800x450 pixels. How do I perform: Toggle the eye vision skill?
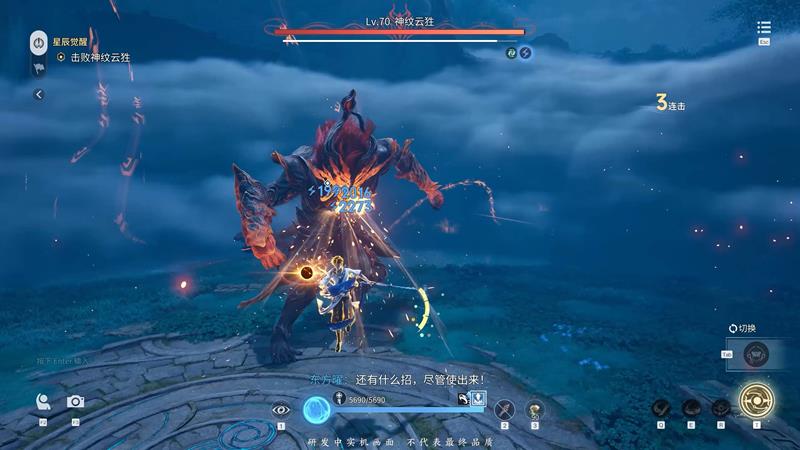281,408
